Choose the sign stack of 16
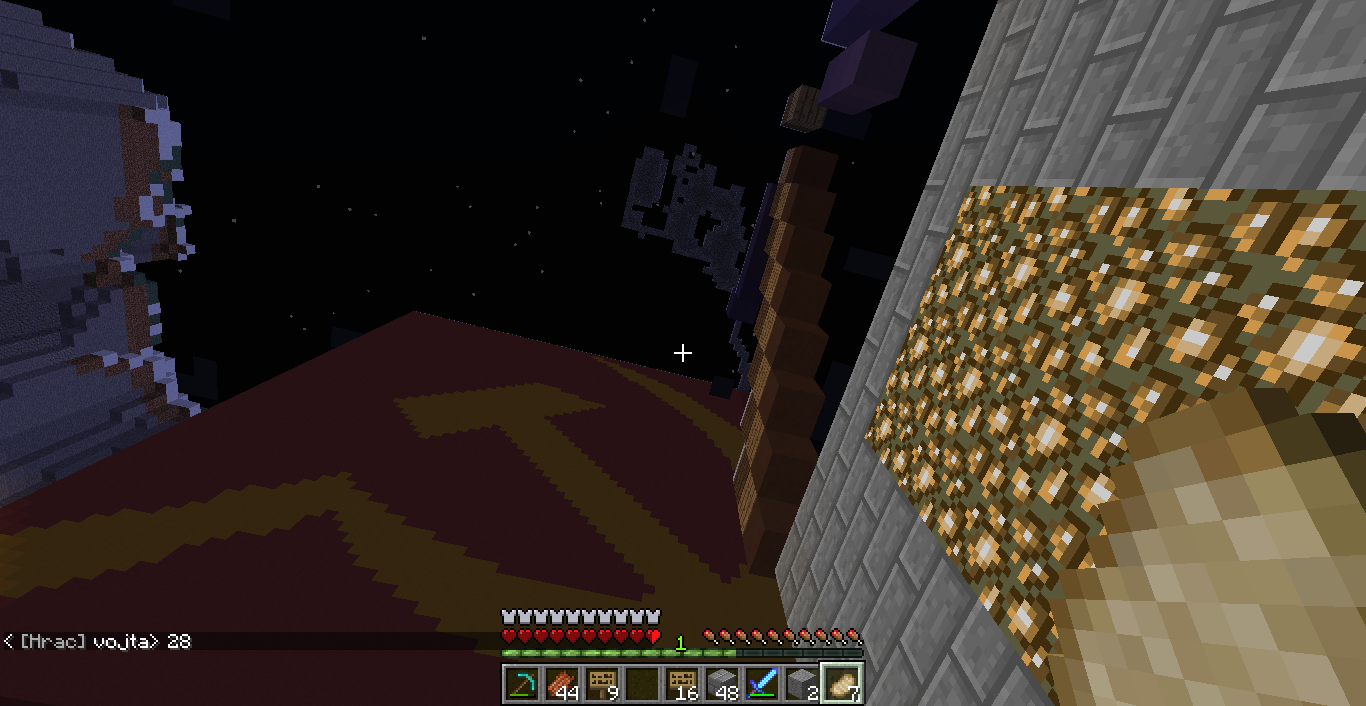The height and width of the screenshot is (706, 1366). point(682,684)
